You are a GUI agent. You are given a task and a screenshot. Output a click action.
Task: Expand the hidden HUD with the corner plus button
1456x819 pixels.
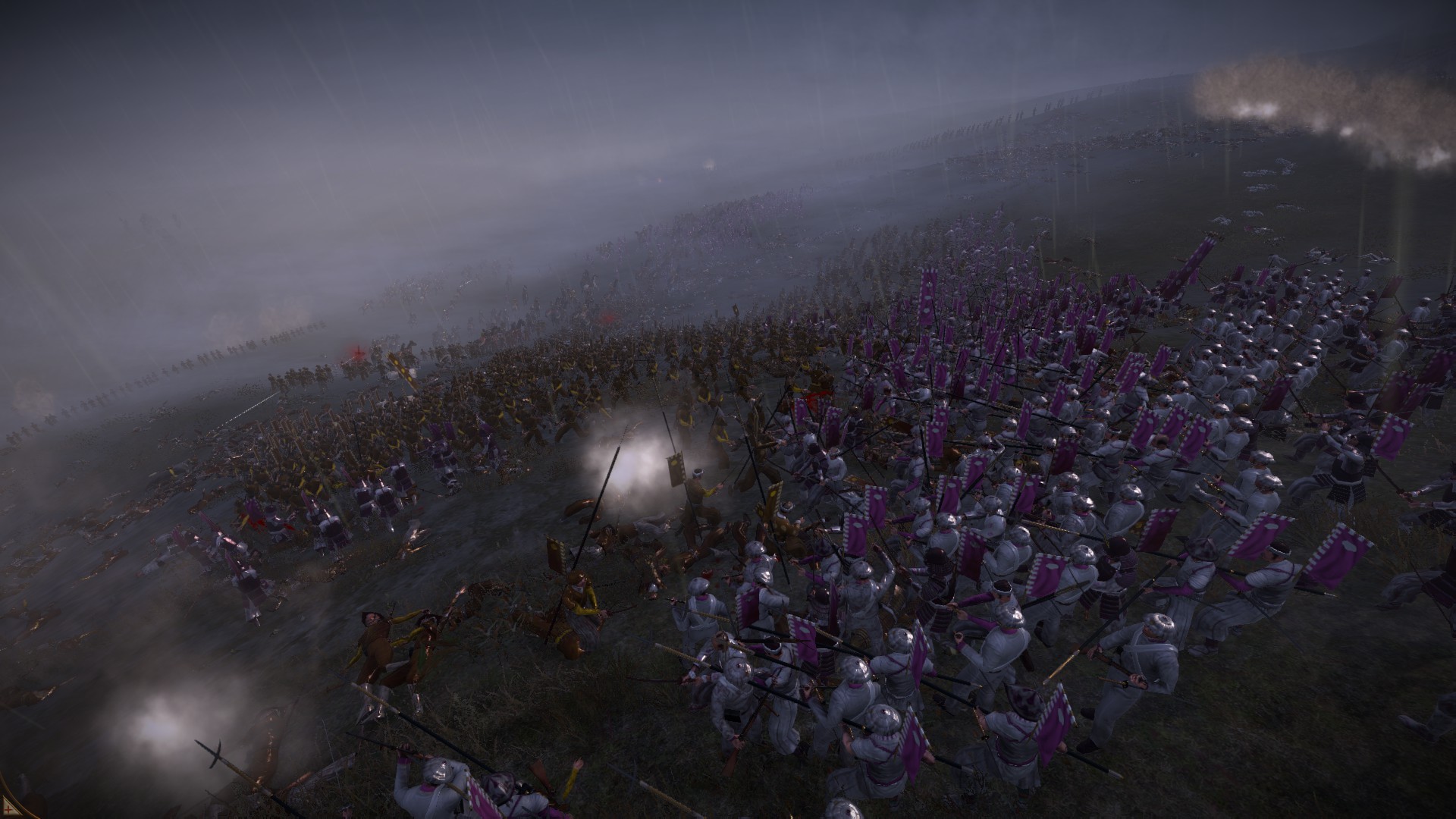pyautogui.click(x=8, y=808)
